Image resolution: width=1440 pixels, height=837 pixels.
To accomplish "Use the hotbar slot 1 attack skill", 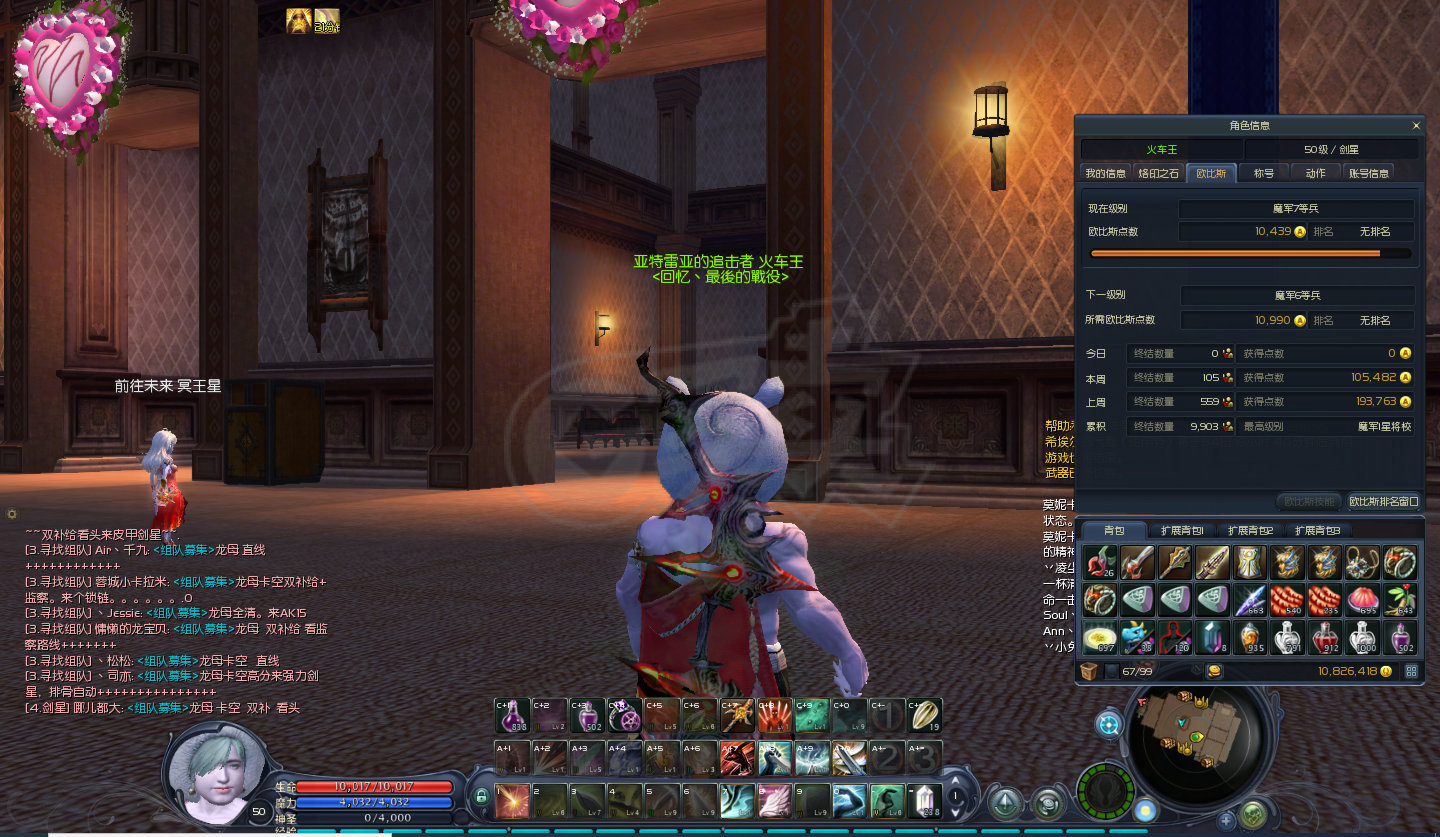I will (x=512, y=801).
